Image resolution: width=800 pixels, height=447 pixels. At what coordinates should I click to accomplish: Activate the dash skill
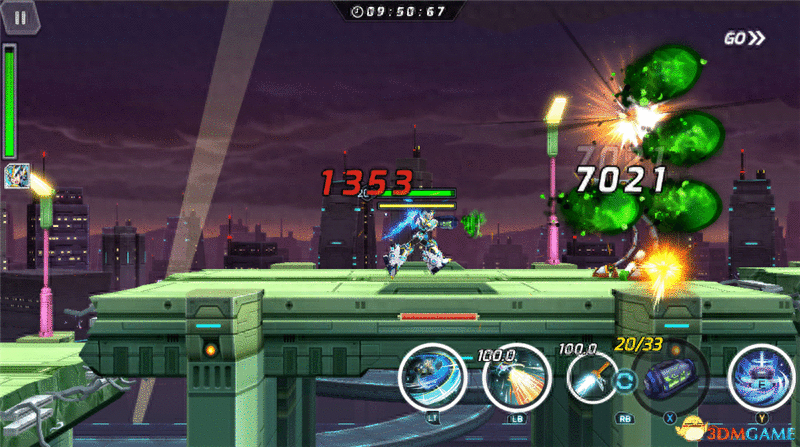(430, 378)
